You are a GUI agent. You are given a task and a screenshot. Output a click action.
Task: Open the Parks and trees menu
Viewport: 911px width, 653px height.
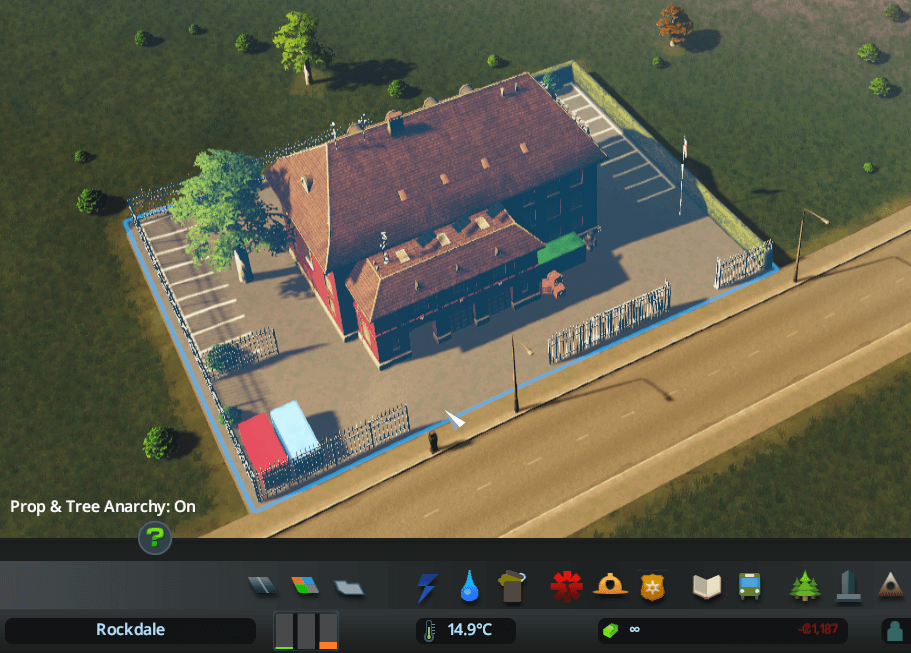[x=804, y=586]
